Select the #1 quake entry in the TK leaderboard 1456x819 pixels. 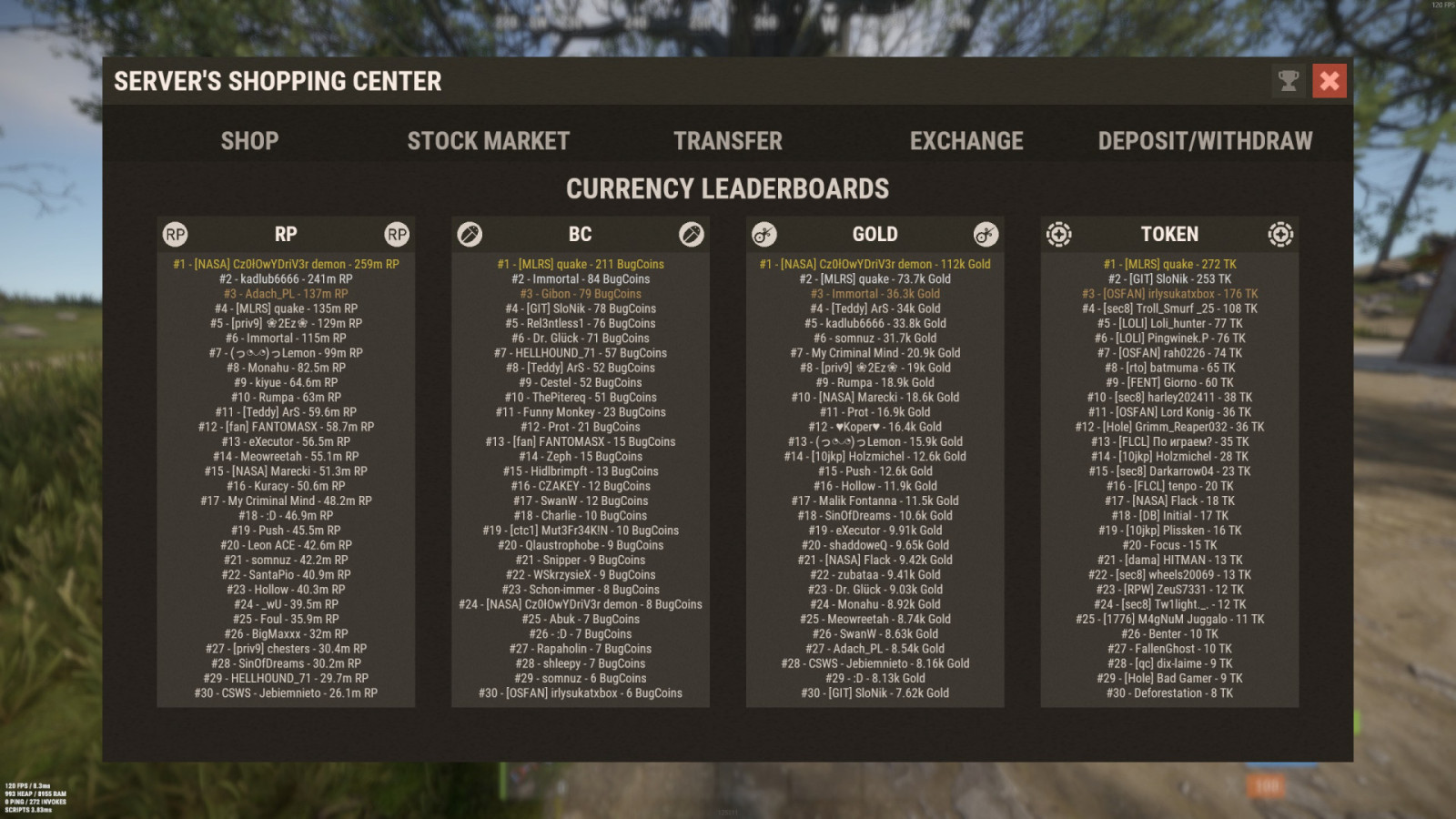[x=1169, y=264]
